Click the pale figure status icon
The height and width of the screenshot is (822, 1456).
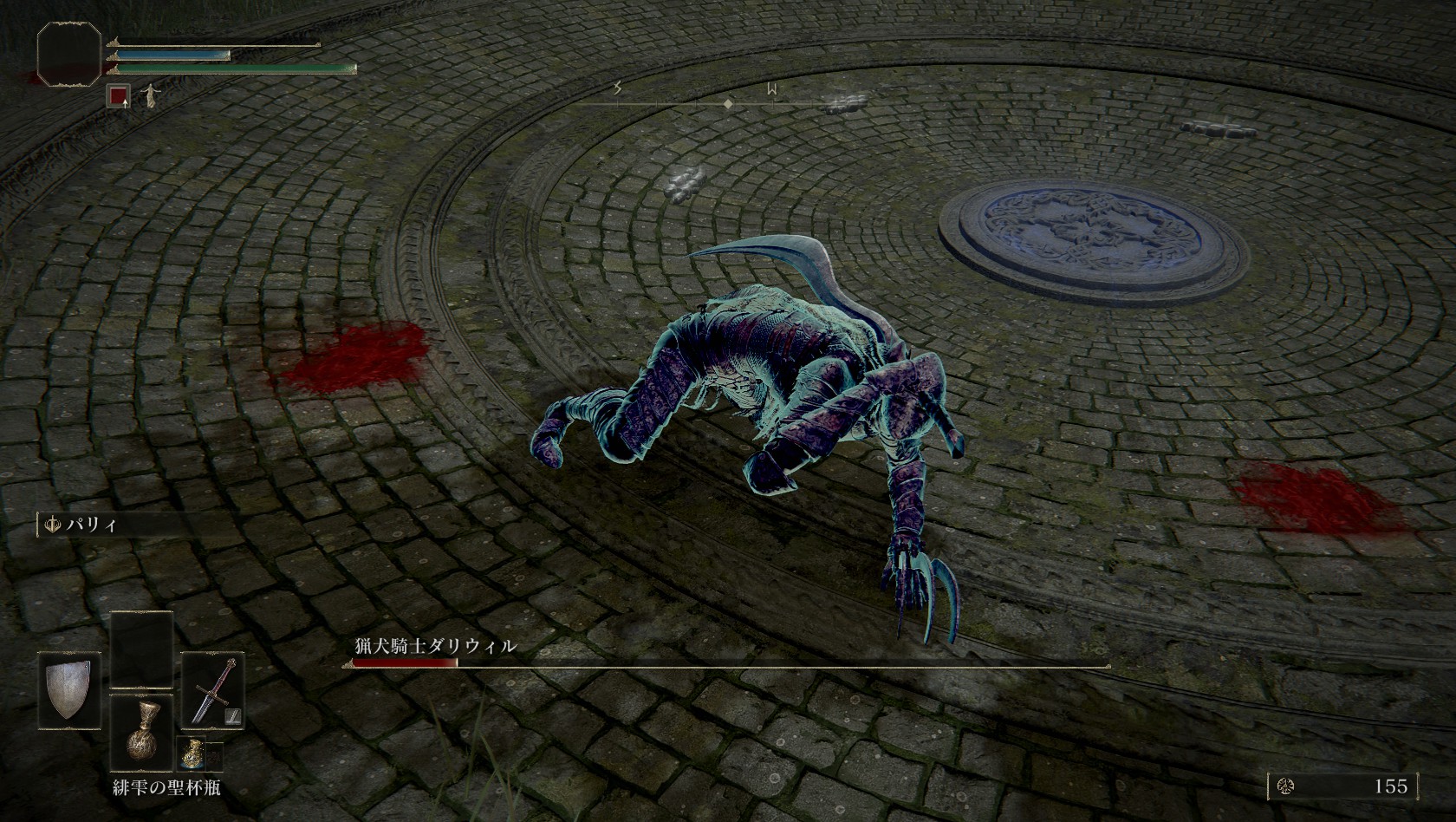click(151, 95)
